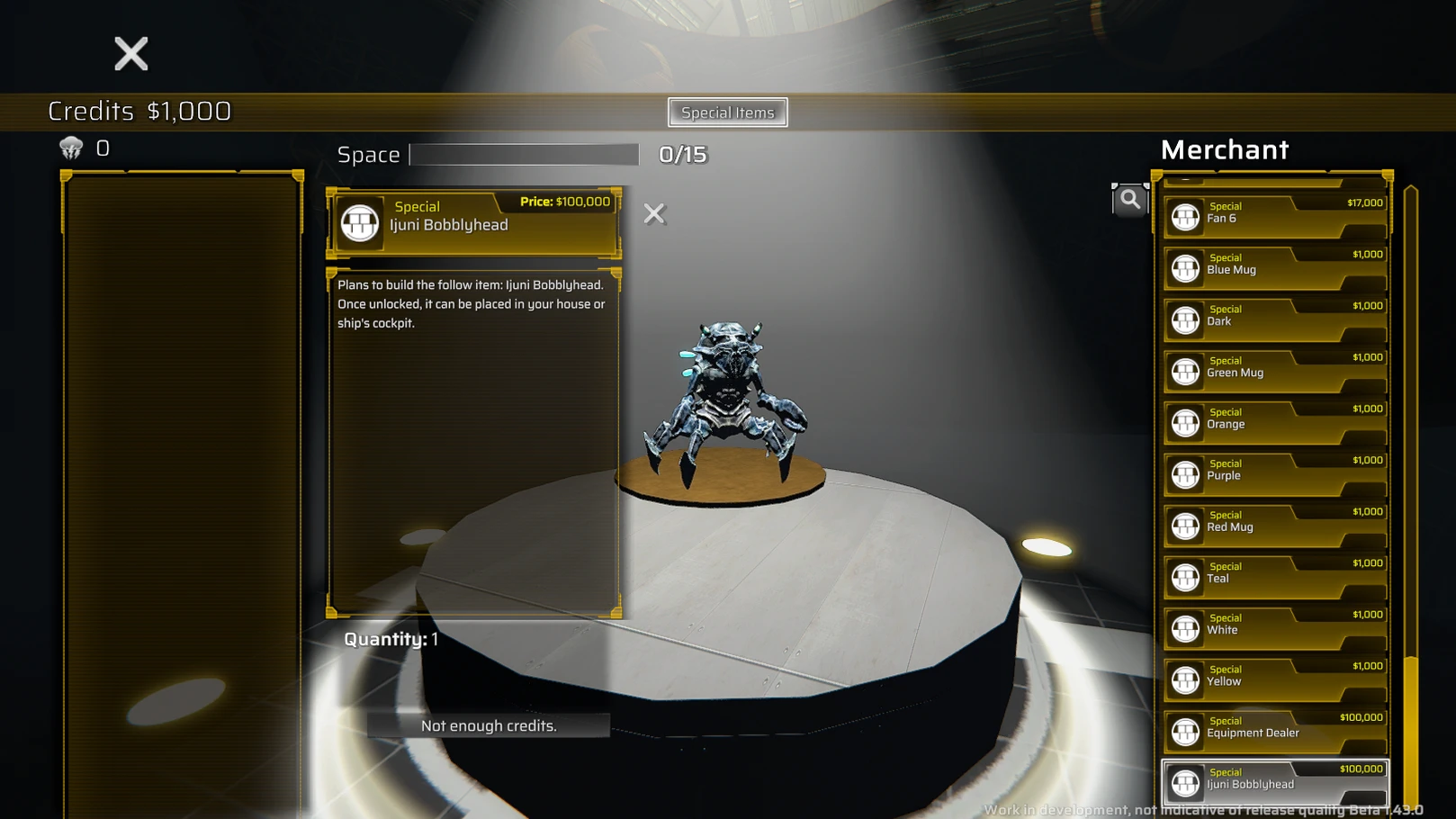
Task: Select the Dark special item
Action: (1275, 319)
